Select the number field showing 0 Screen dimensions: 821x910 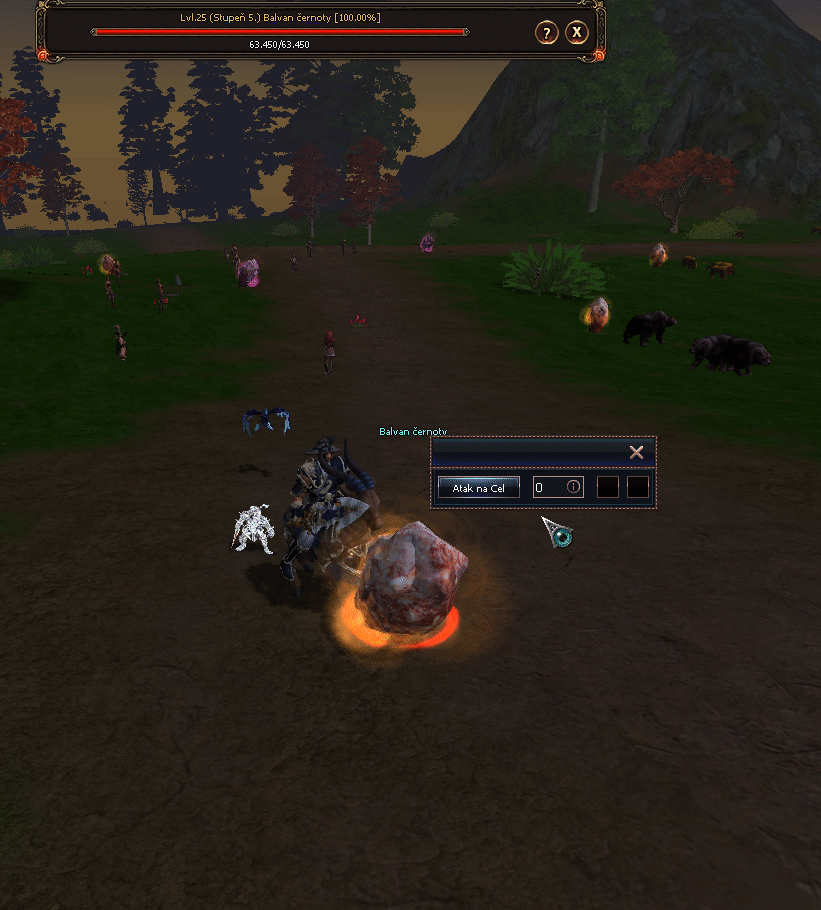[549, 487]
